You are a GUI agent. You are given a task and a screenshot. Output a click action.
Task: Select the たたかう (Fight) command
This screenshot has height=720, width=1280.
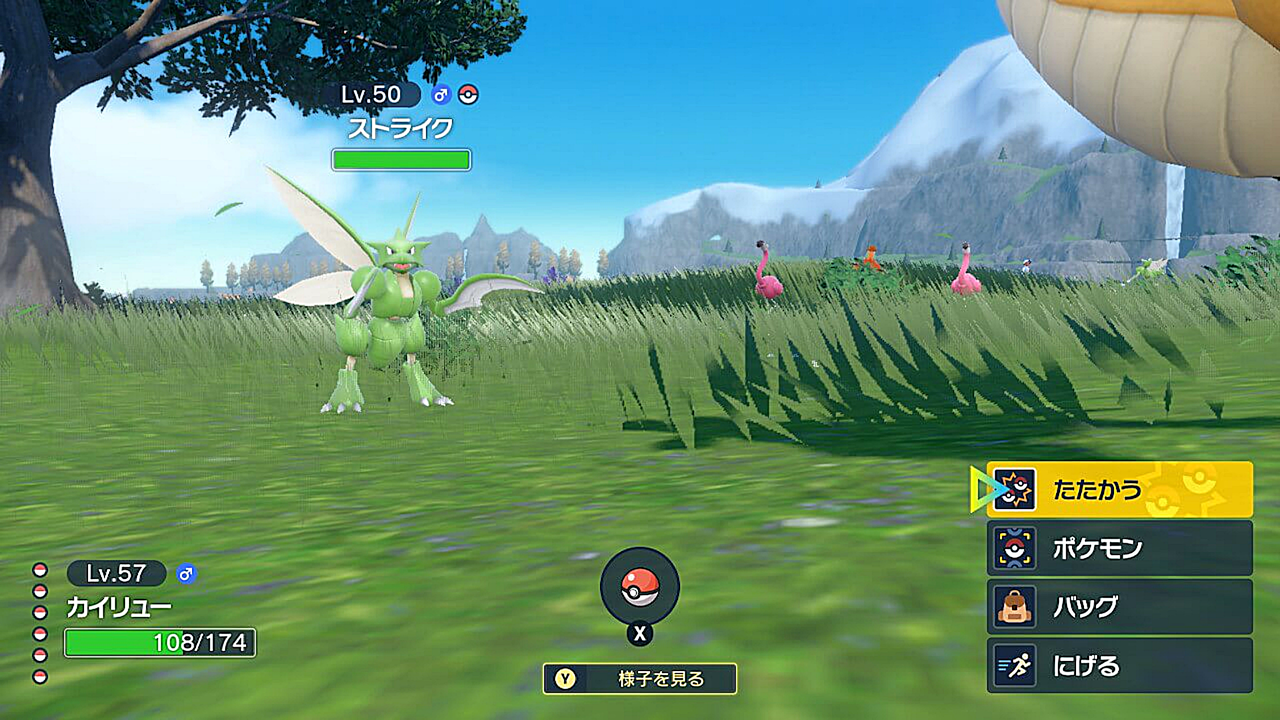click(1119, 489)
